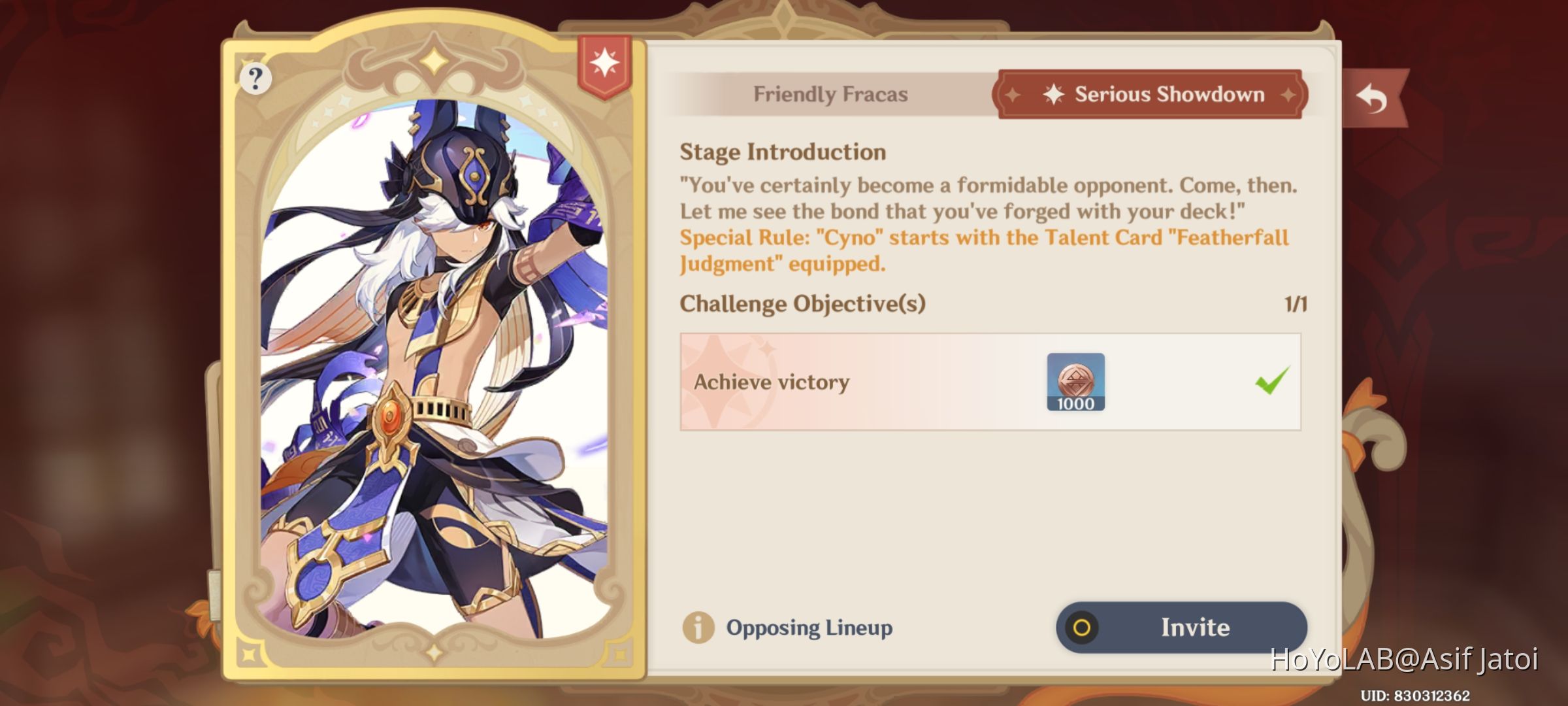Switch to the Friendly Fracas tab
The image size is (1568, 706).
point(830,93)
